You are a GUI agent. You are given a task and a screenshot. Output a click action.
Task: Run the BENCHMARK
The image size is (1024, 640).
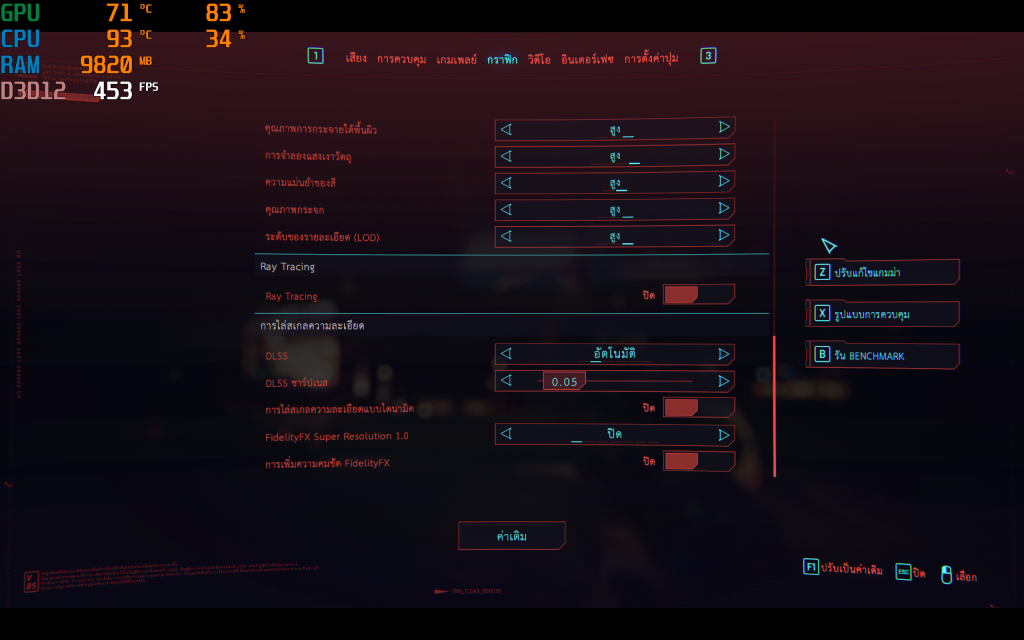coord(882,355)
